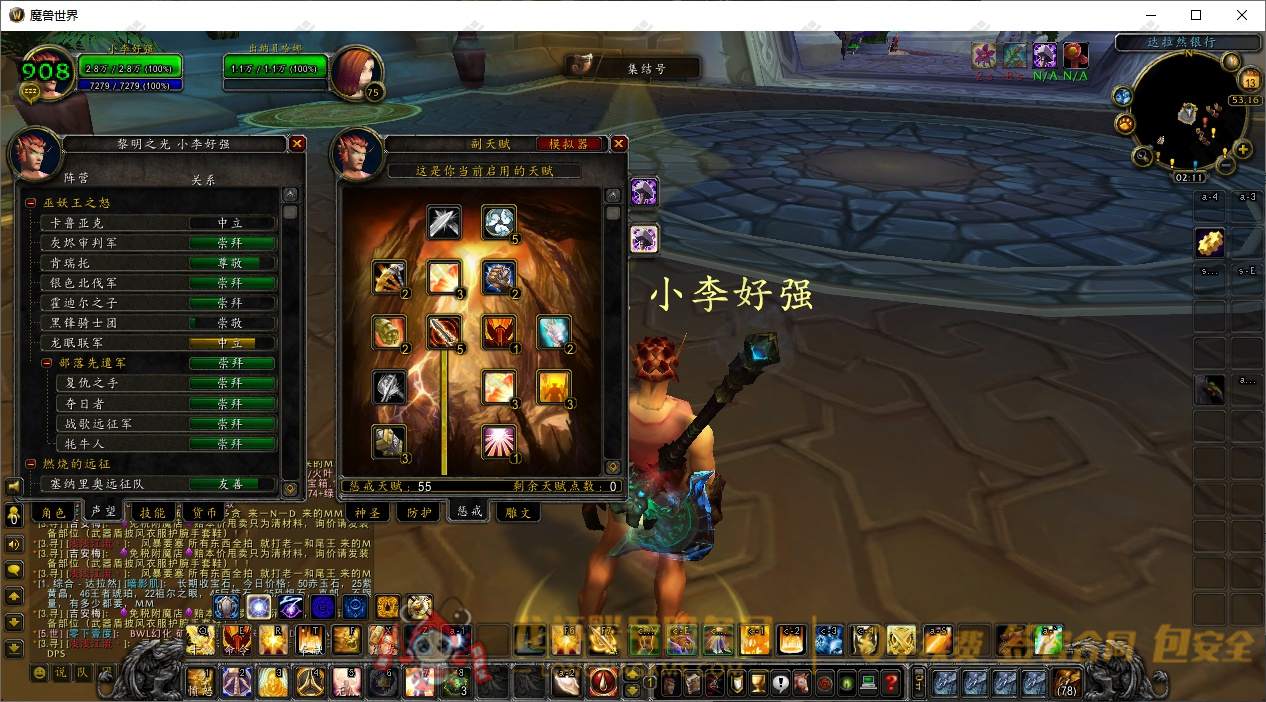Collapse the 巫妖王之怒 faction group
Viewport: 1266px width, 702px height.
31,203
